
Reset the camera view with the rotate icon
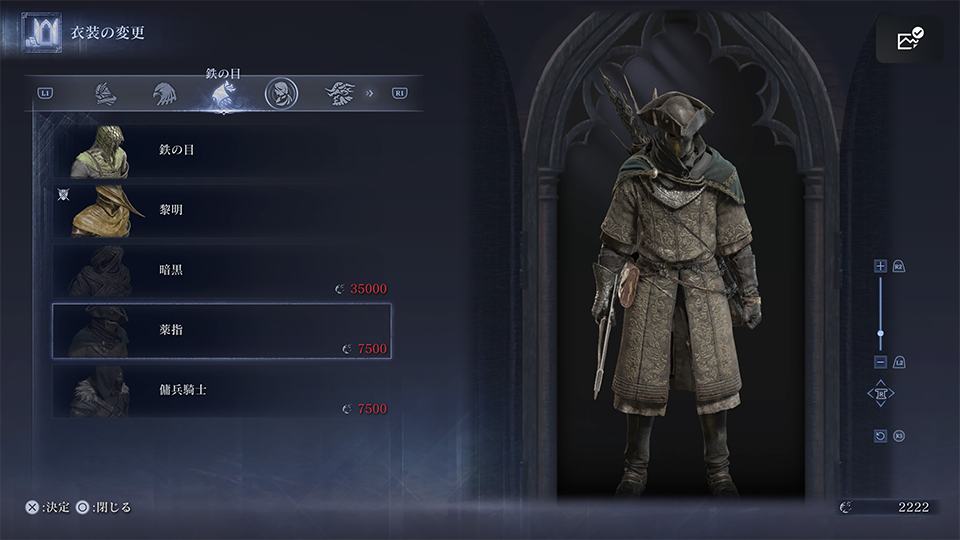coord(880,436)
